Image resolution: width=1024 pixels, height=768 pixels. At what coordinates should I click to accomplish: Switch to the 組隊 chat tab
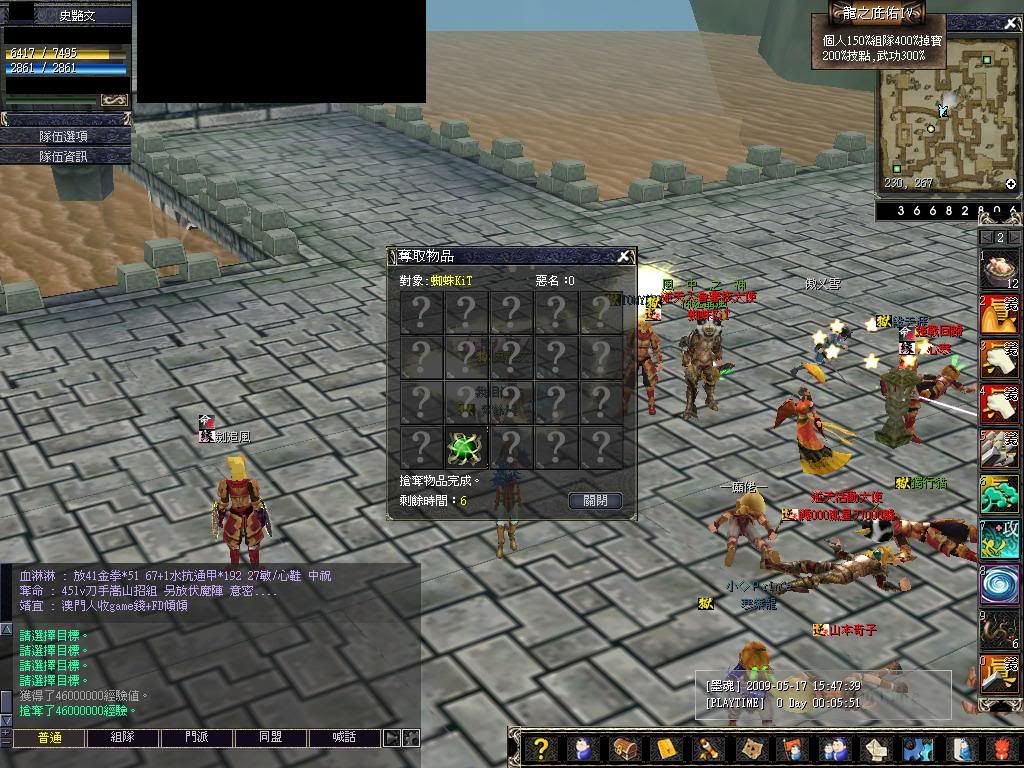[122, 738]
